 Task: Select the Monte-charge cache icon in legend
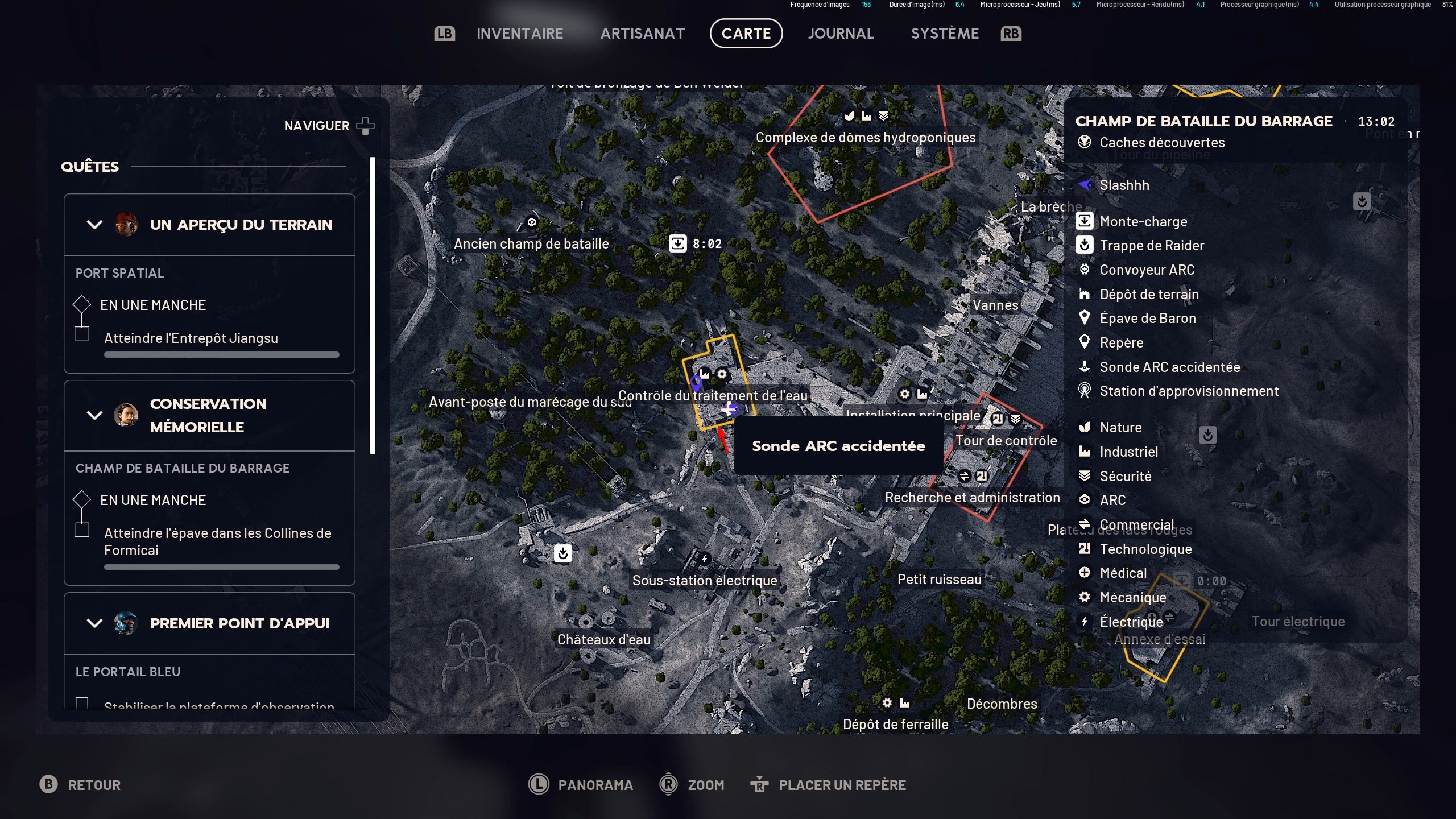pyautogui.click(x=1085, y=221)
